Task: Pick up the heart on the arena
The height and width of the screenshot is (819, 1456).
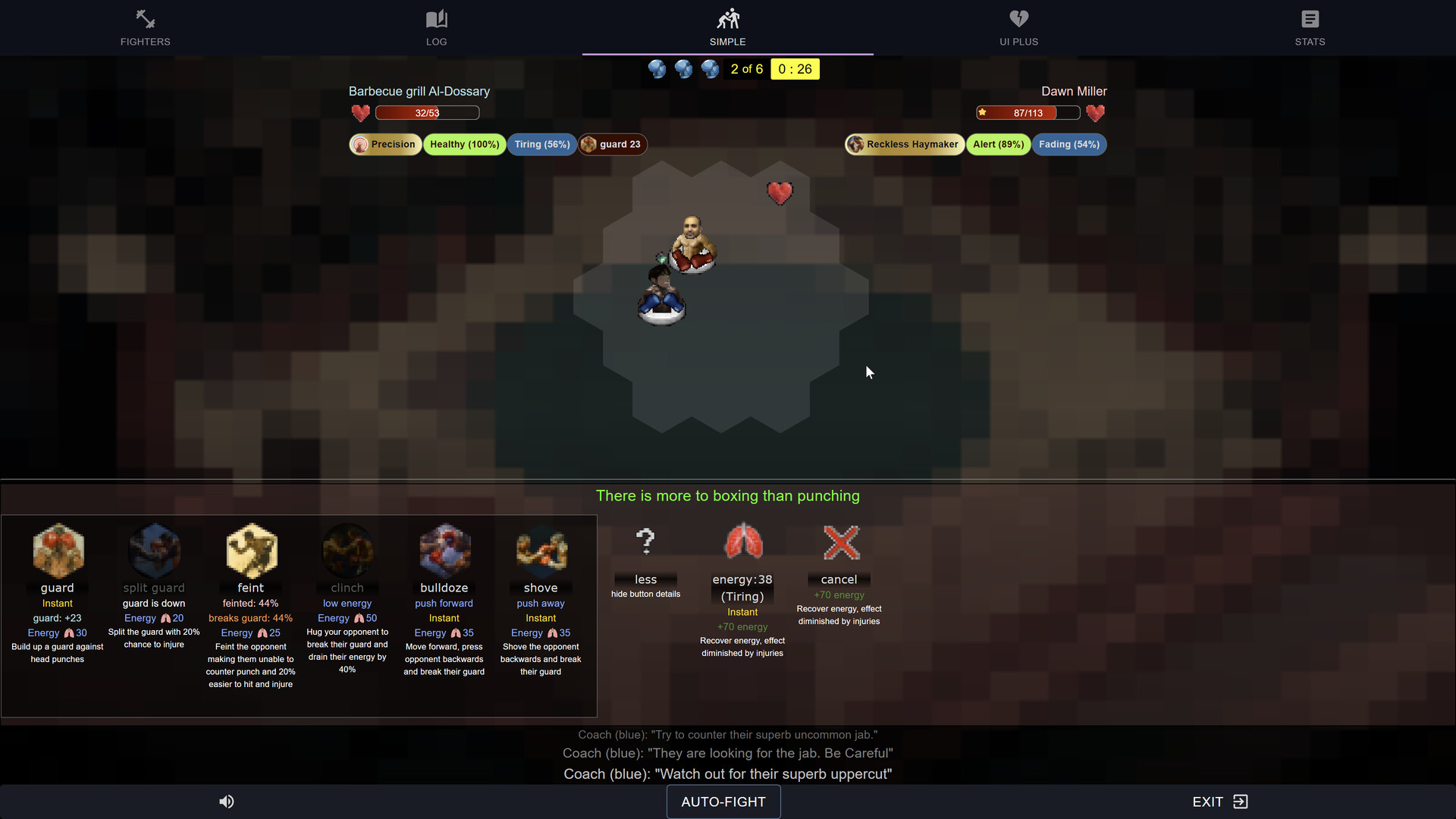Action: tap(780, 192)
